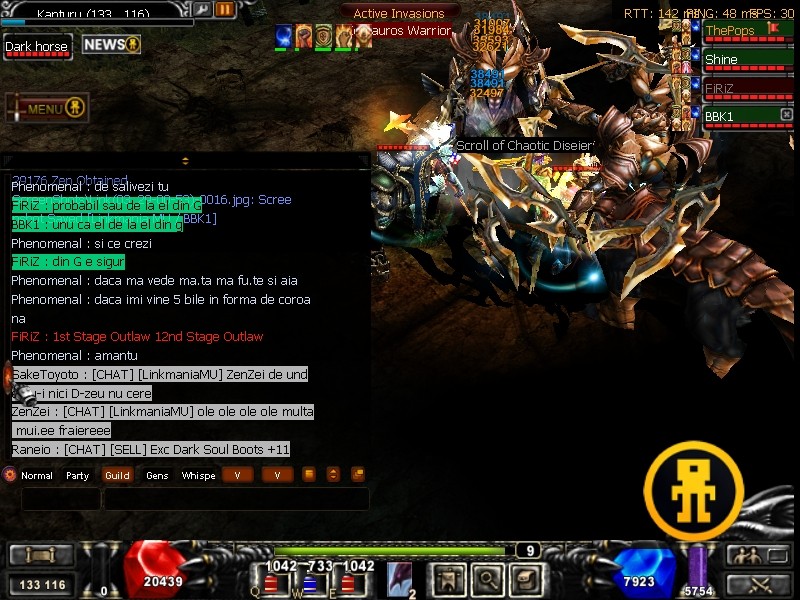Open the character banner icon window
This screenshot has width=800, height=600.
[446, 579]
